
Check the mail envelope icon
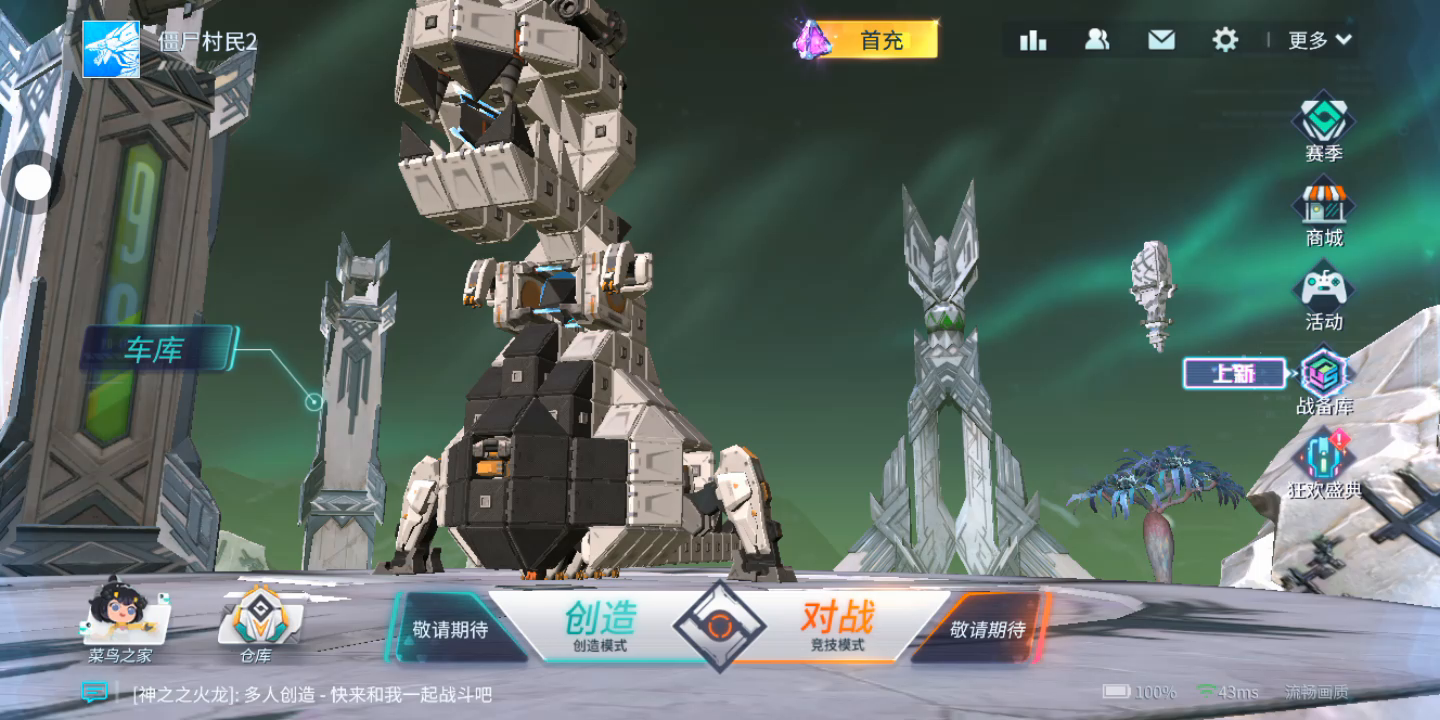(x=1161, y=40)
